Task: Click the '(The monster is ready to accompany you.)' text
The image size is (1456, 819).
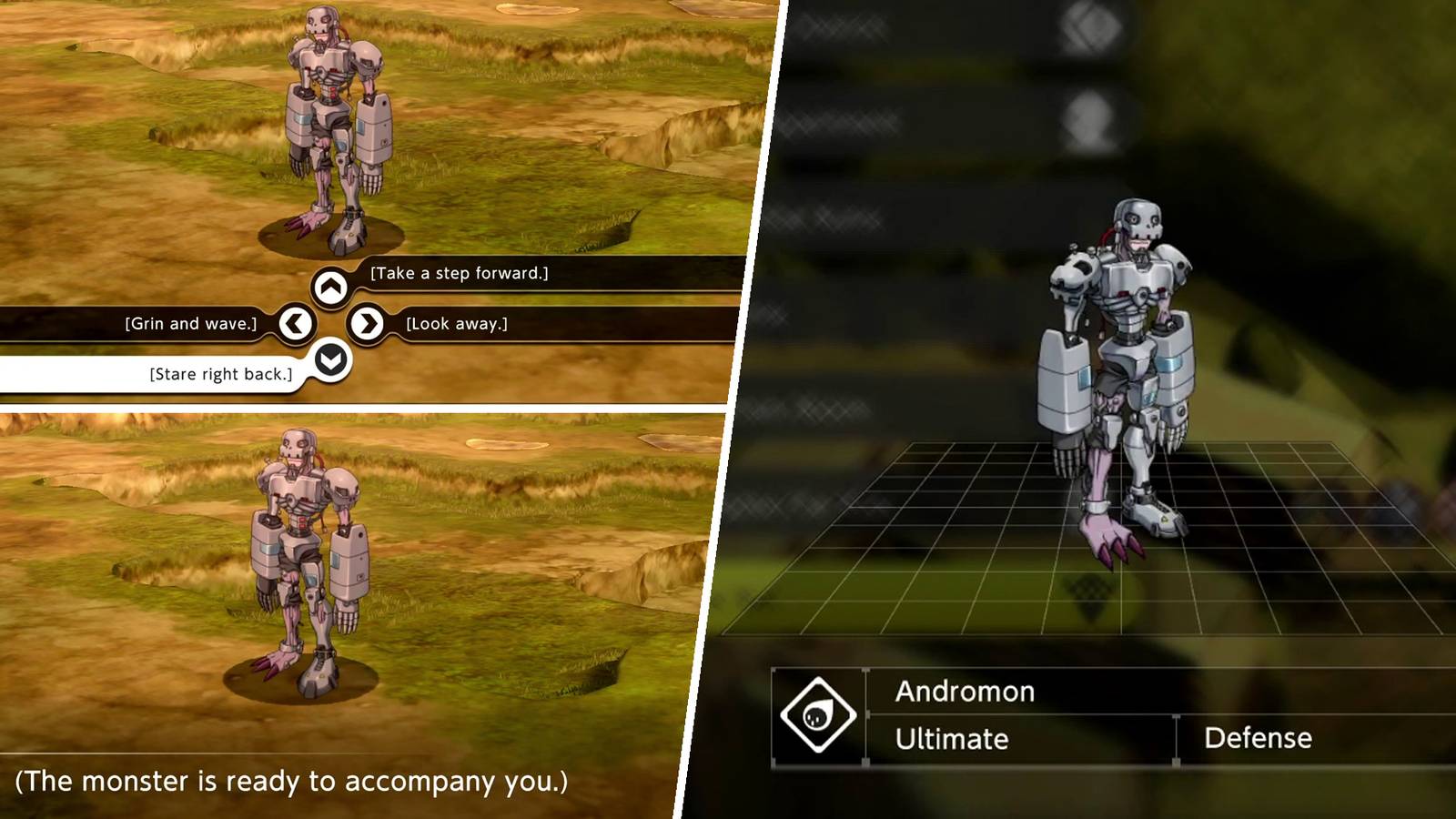Action: coord(285,781)
